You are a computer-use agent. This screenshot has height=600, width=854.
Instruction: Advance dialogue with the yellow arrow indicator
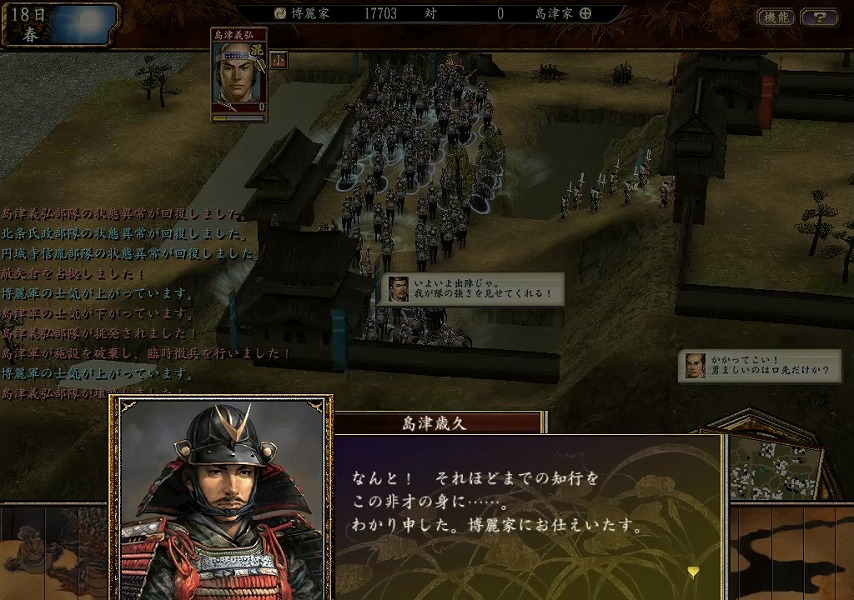pyautogui.click(x=692, y=571)
